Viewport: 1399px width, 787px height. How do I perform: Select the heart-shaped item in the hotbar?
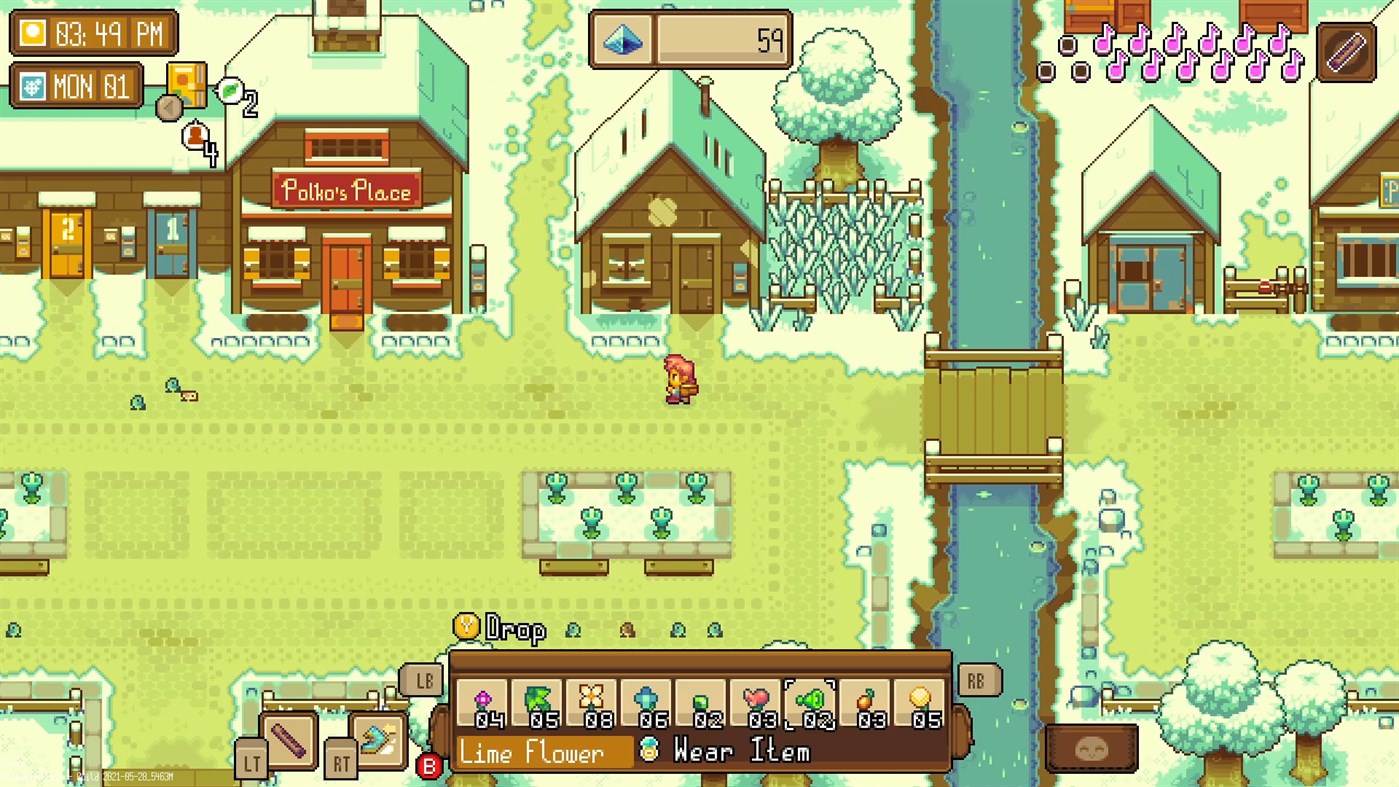click(x=756, y=698)
